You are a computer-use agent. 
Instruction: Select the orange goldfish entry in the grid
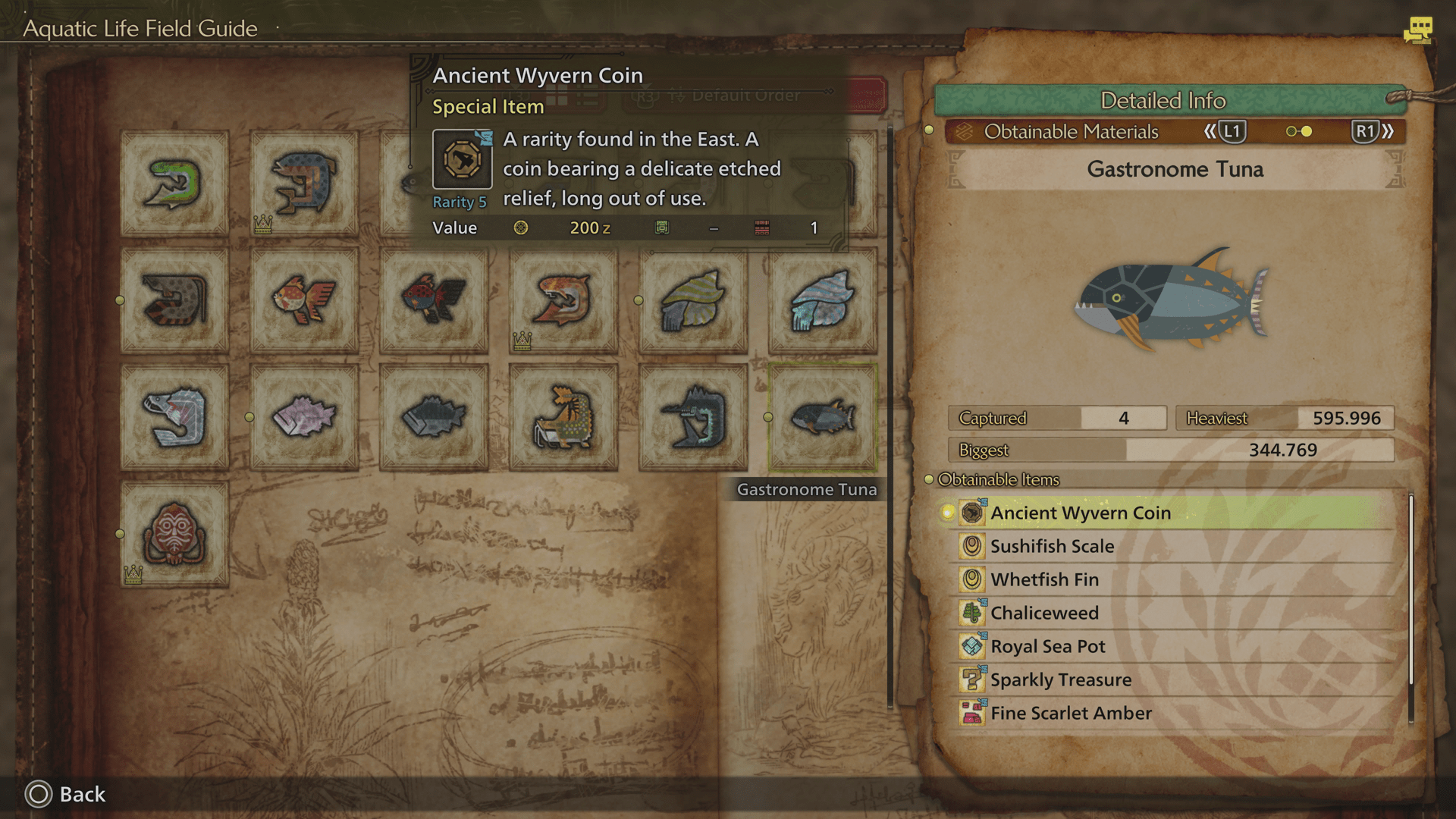304,299
